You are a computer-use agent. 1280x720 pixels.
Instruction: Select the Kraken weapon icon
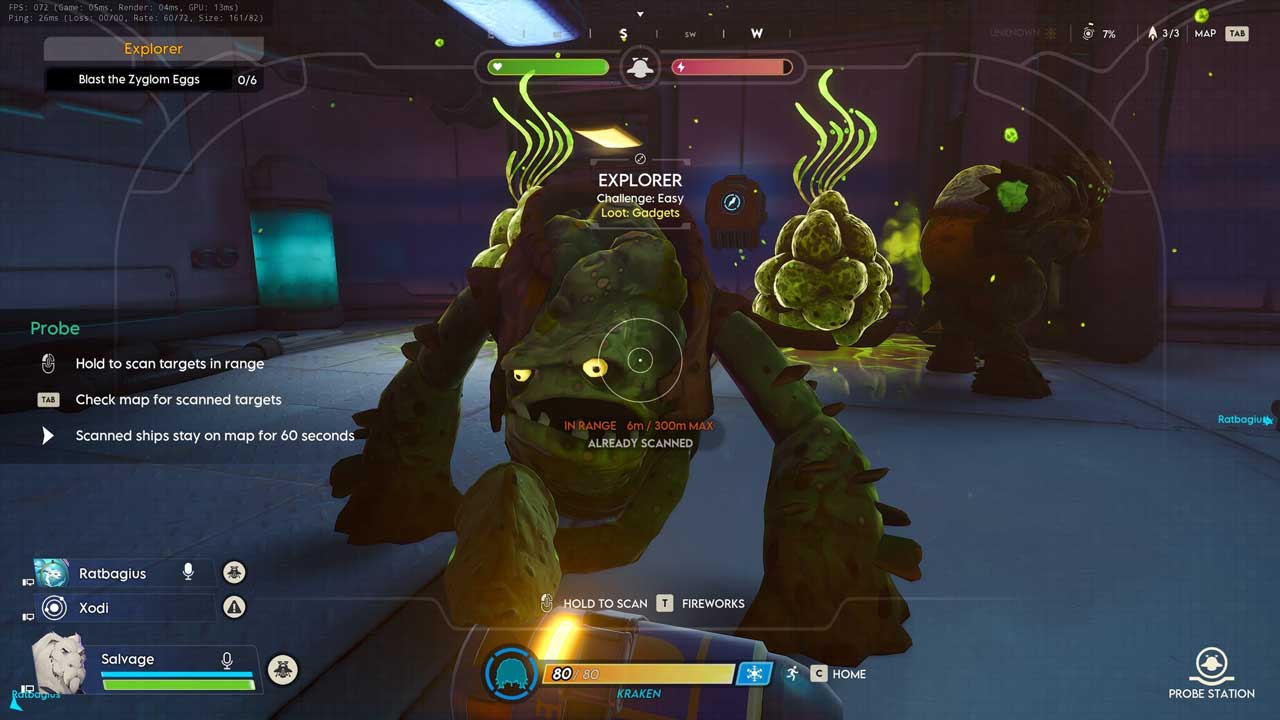pyautogui.click(x=512, y=673)
